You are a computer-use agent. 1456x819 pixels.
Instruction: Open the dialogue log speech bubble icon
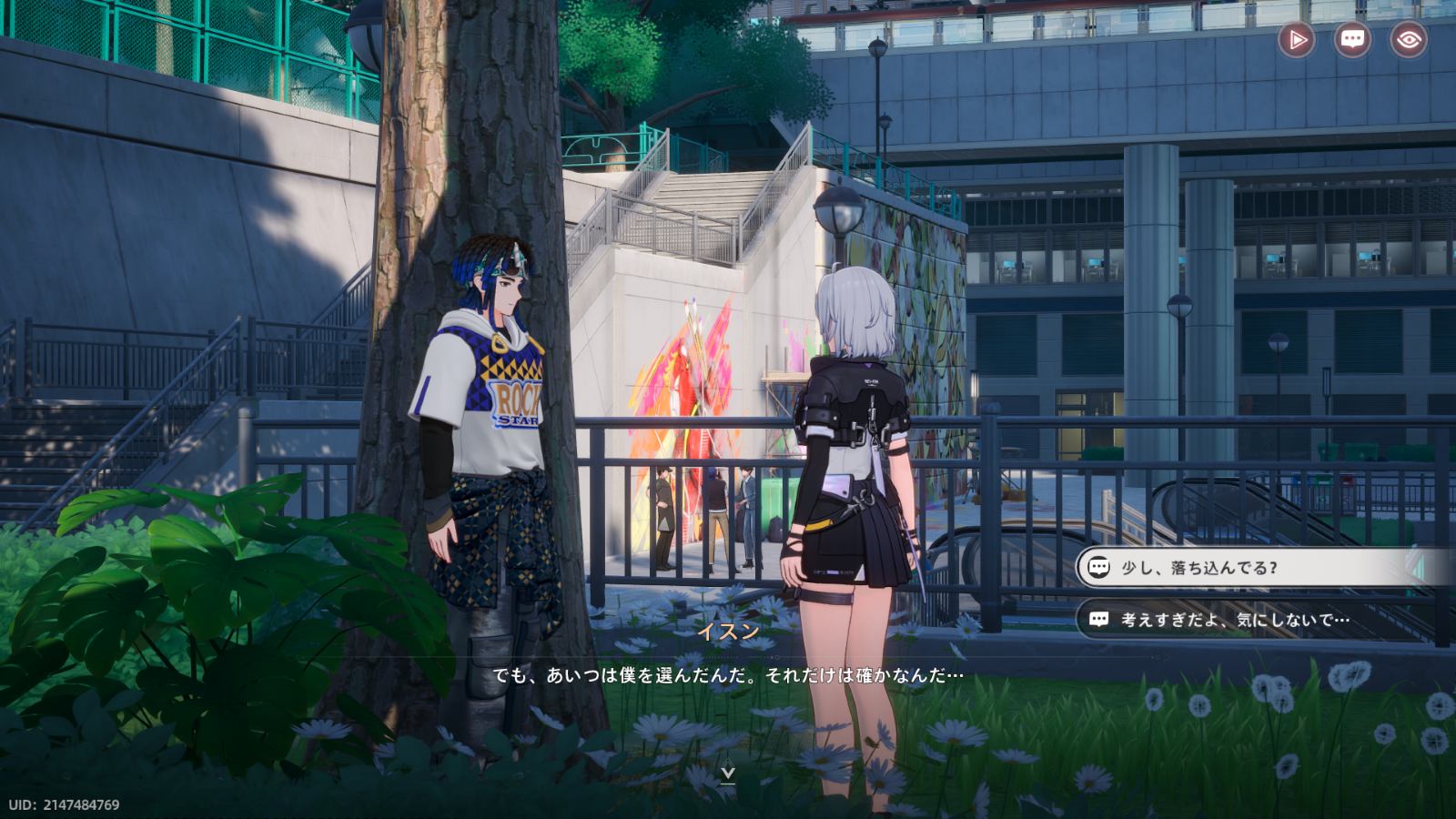[x=1352, y=40]
